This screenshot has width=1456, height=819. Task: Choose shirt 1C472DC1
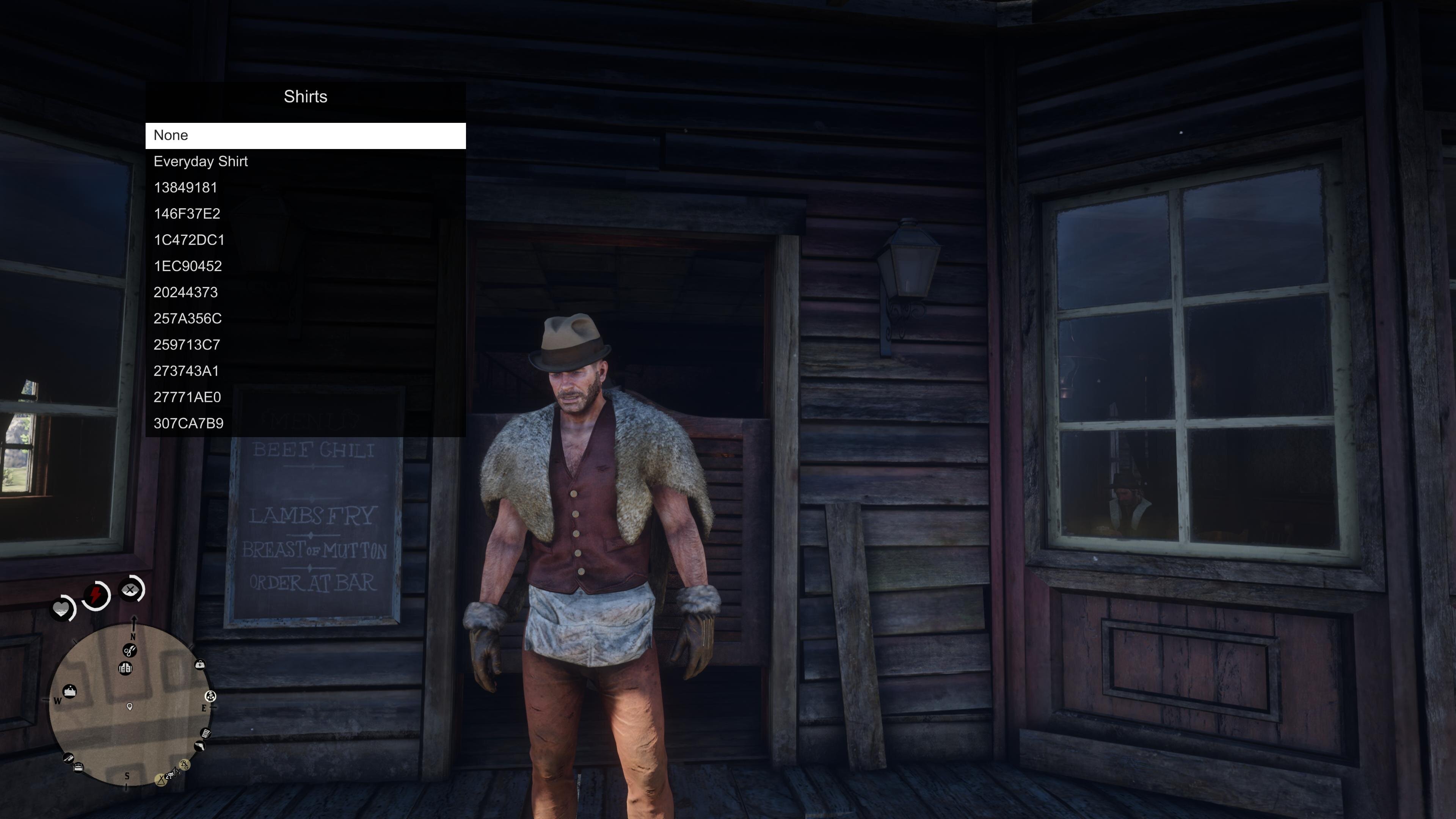(x=305, y=240)
